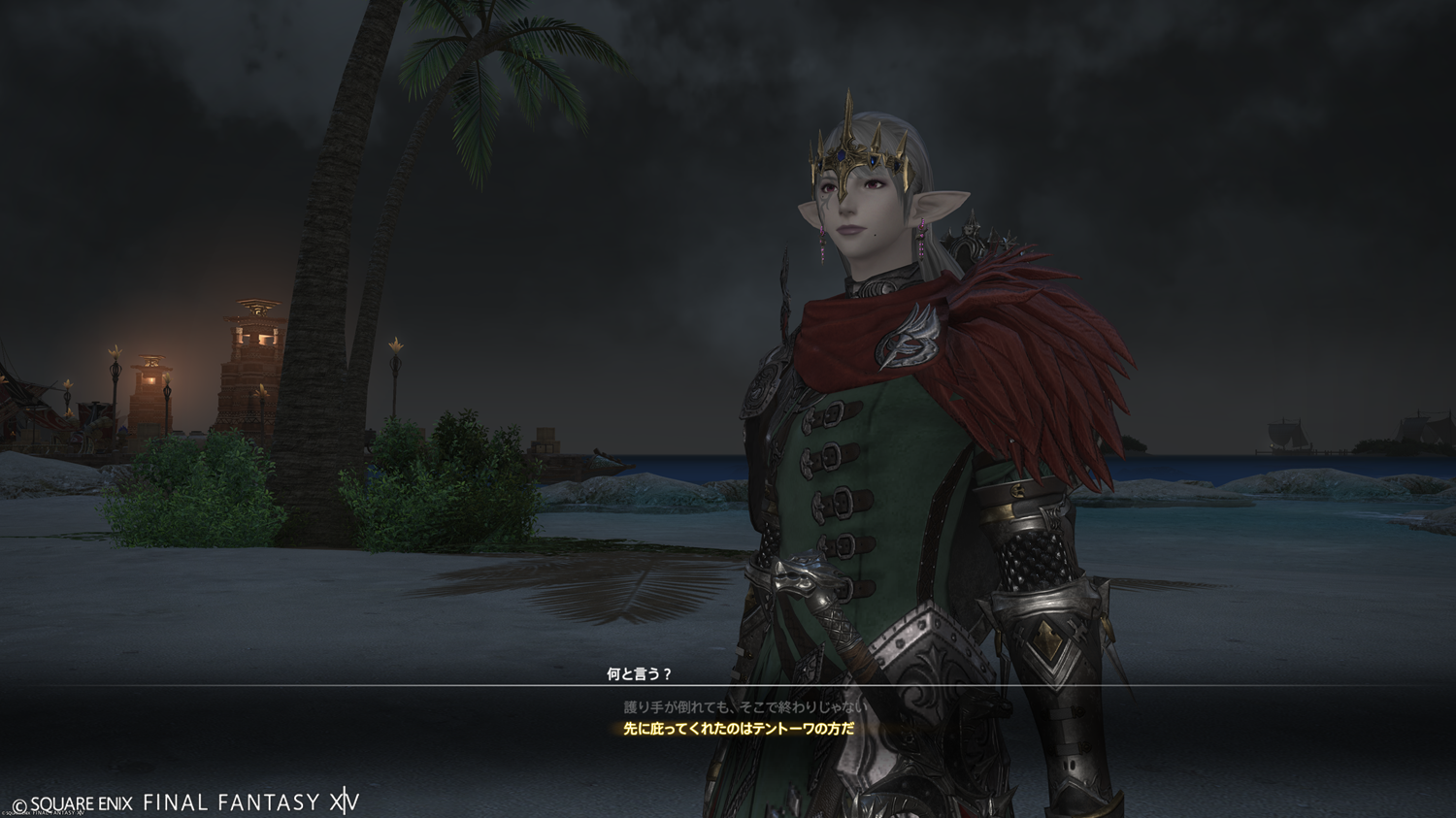Screen dimensions: 1456x818
Task: Choose the reply 護り手が倒れても、そこで終わりじゃない
Action: point(745,707)
